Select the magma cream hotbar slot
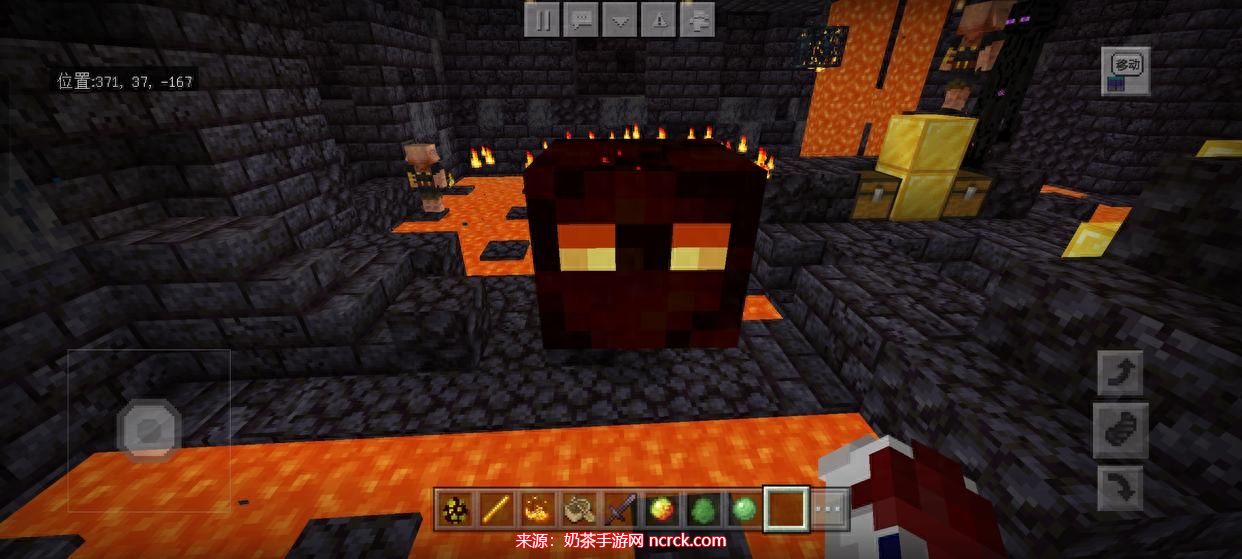1242x559 pixels. coord(660,510)
